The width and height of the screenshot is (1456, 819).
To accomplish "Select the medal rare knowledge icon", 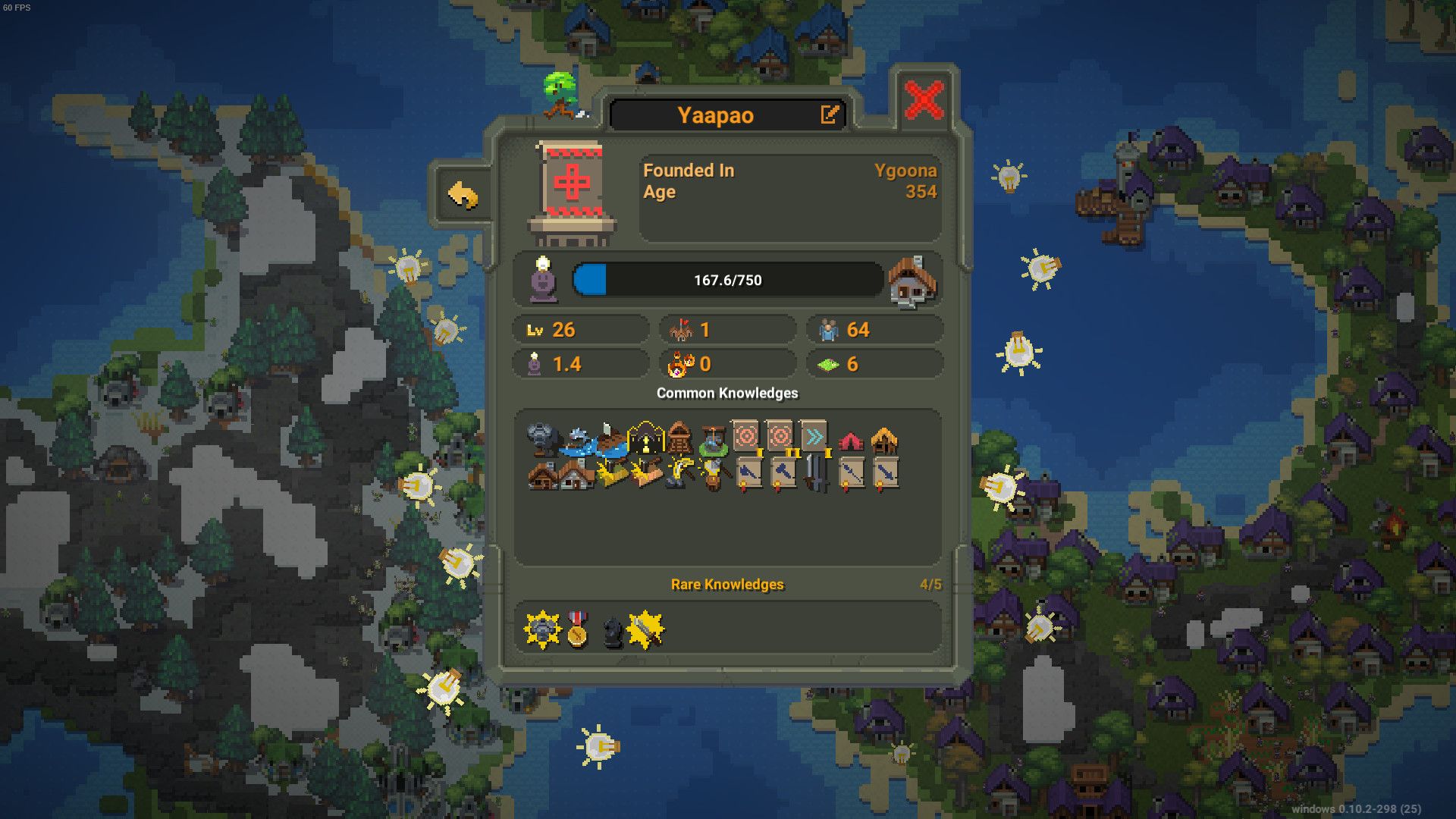I will coord(577,629).
